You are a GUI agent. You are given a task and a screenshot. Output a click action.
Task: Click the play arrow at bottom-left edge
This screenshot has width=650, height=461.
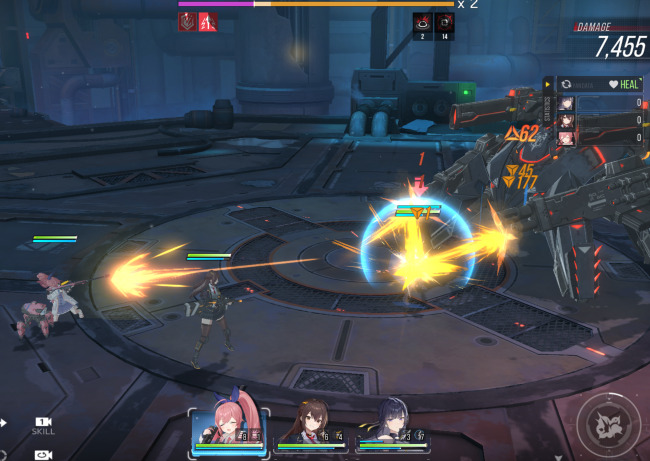pyautogui.click(x=4, y=424)
